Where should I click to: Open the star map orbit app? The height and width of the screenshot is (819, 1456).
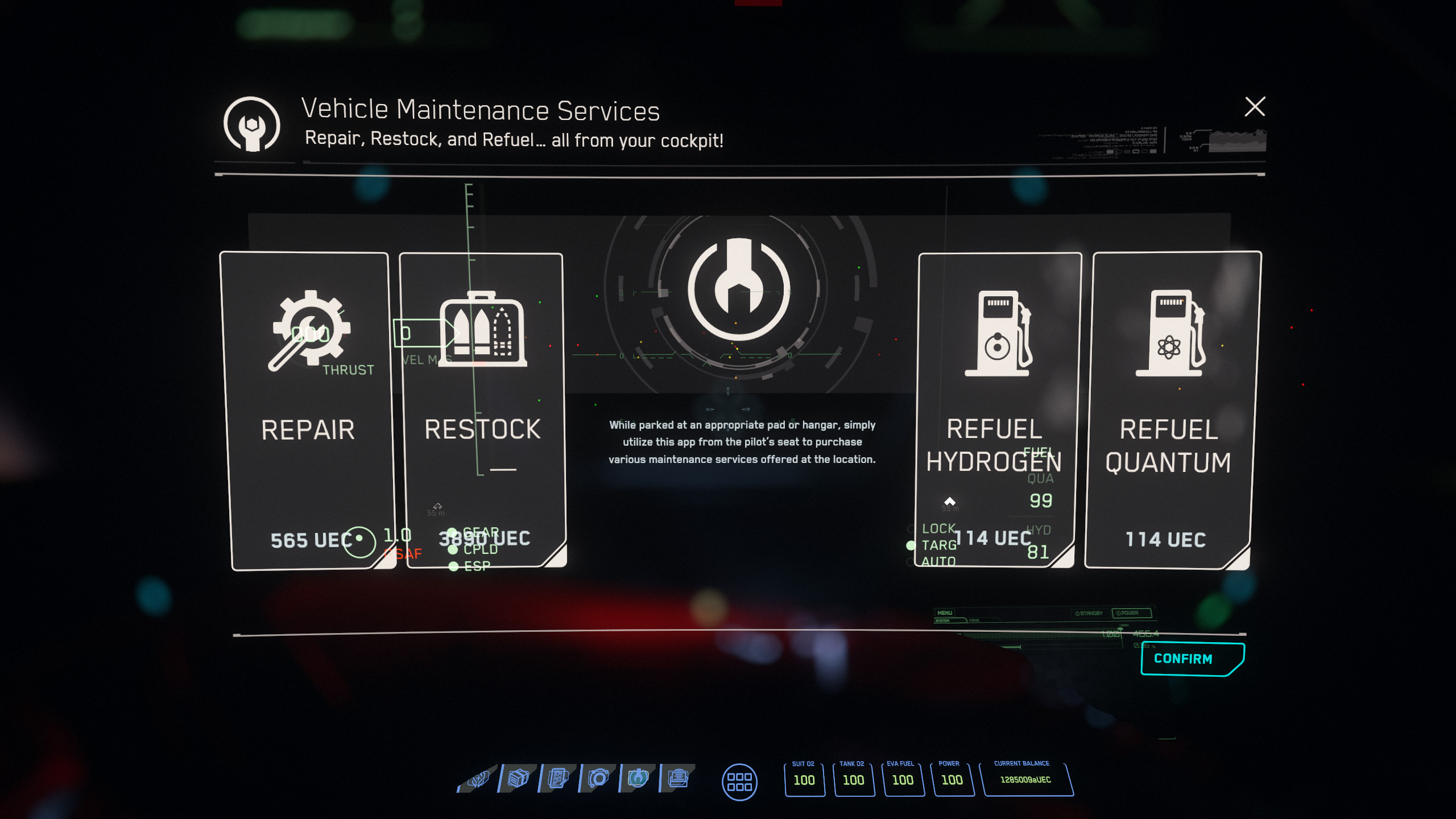coord(598,778)
